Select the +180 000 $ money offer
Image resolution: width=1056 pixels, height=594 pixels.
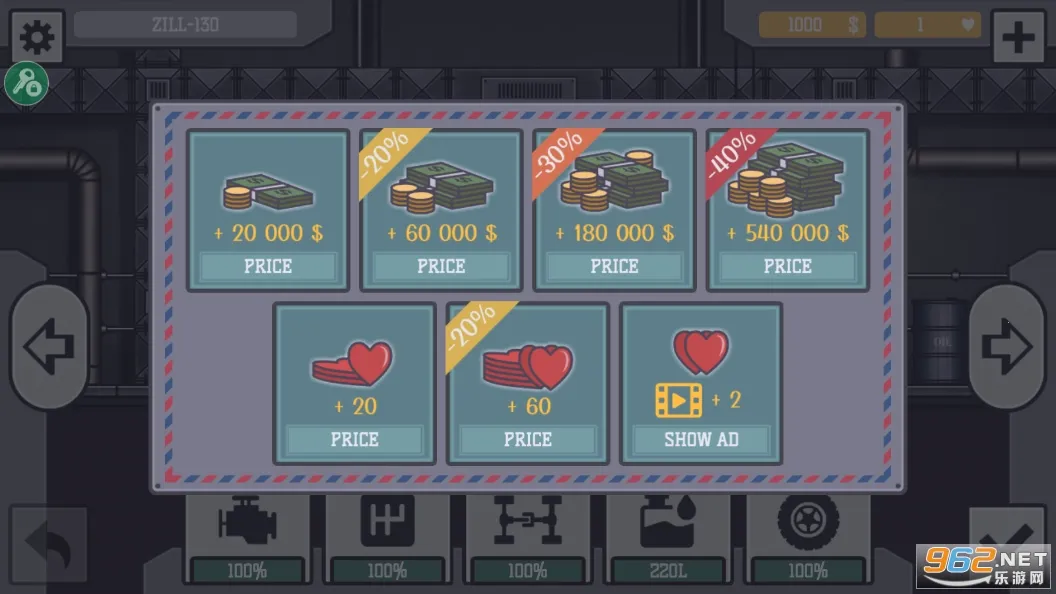point(614,266)
